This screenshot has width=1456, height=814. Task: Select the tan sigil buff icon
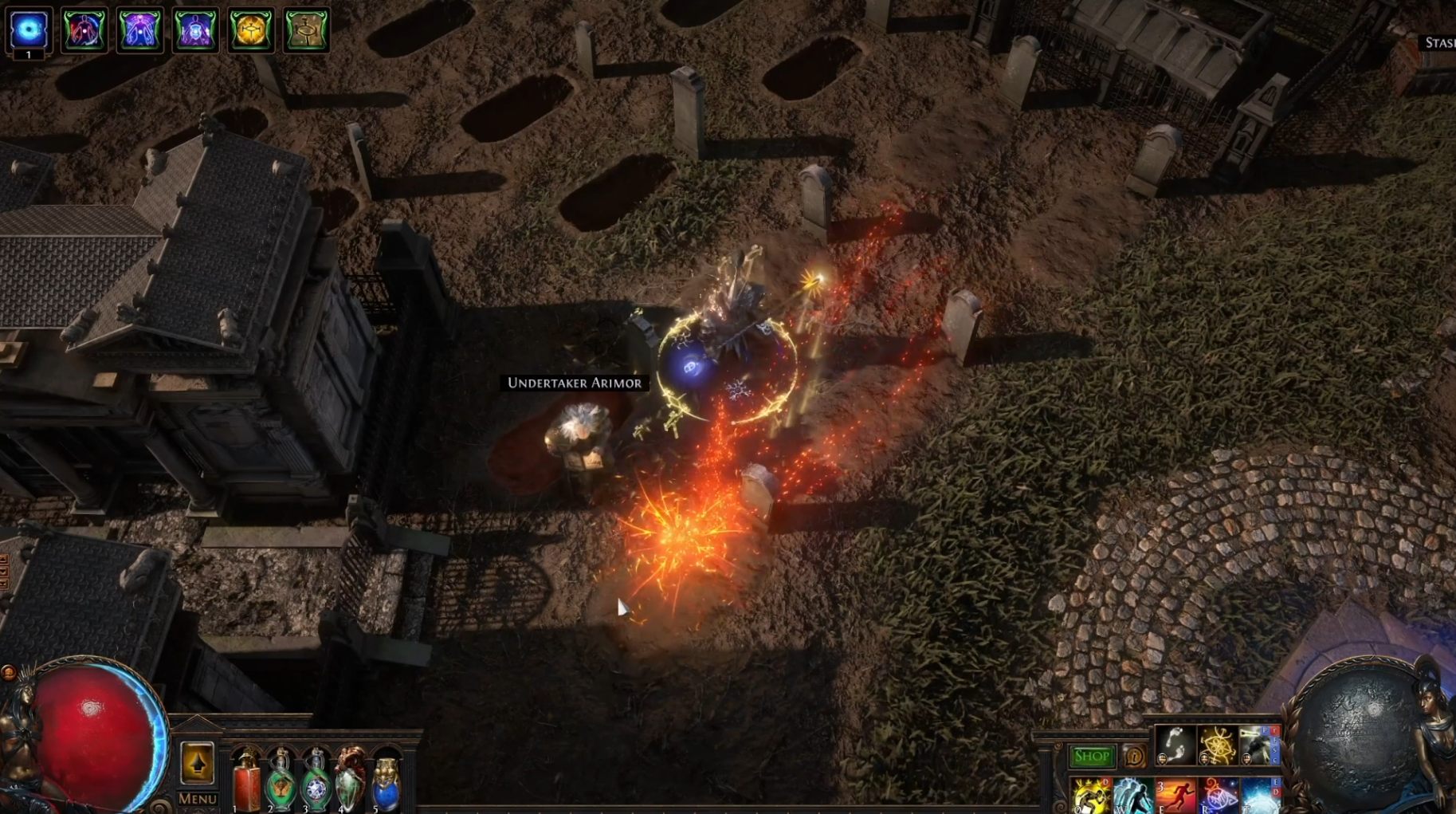coord(307,30)
